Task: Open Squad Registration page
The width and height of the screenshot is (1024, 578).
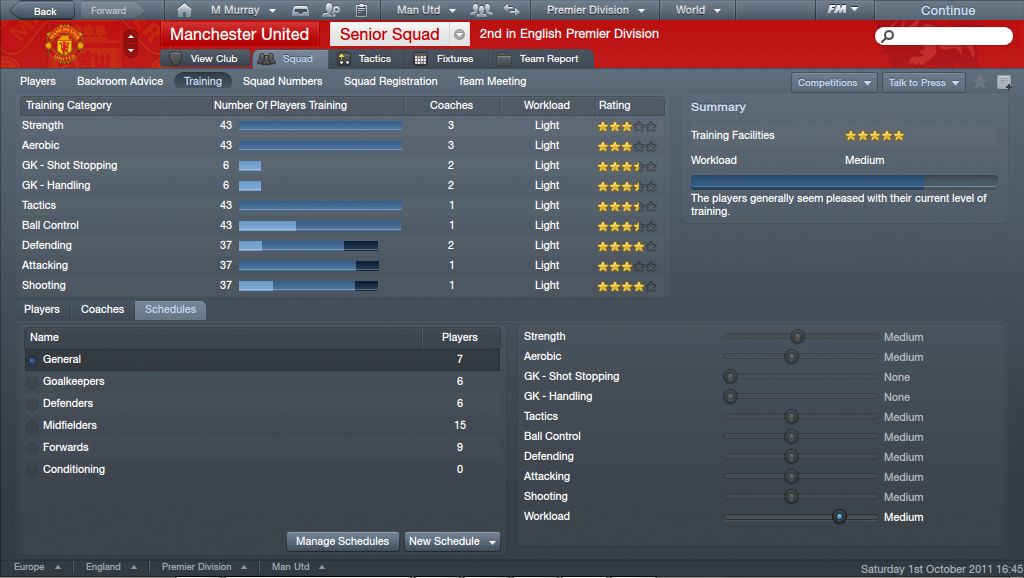Action: click(391, 81)
